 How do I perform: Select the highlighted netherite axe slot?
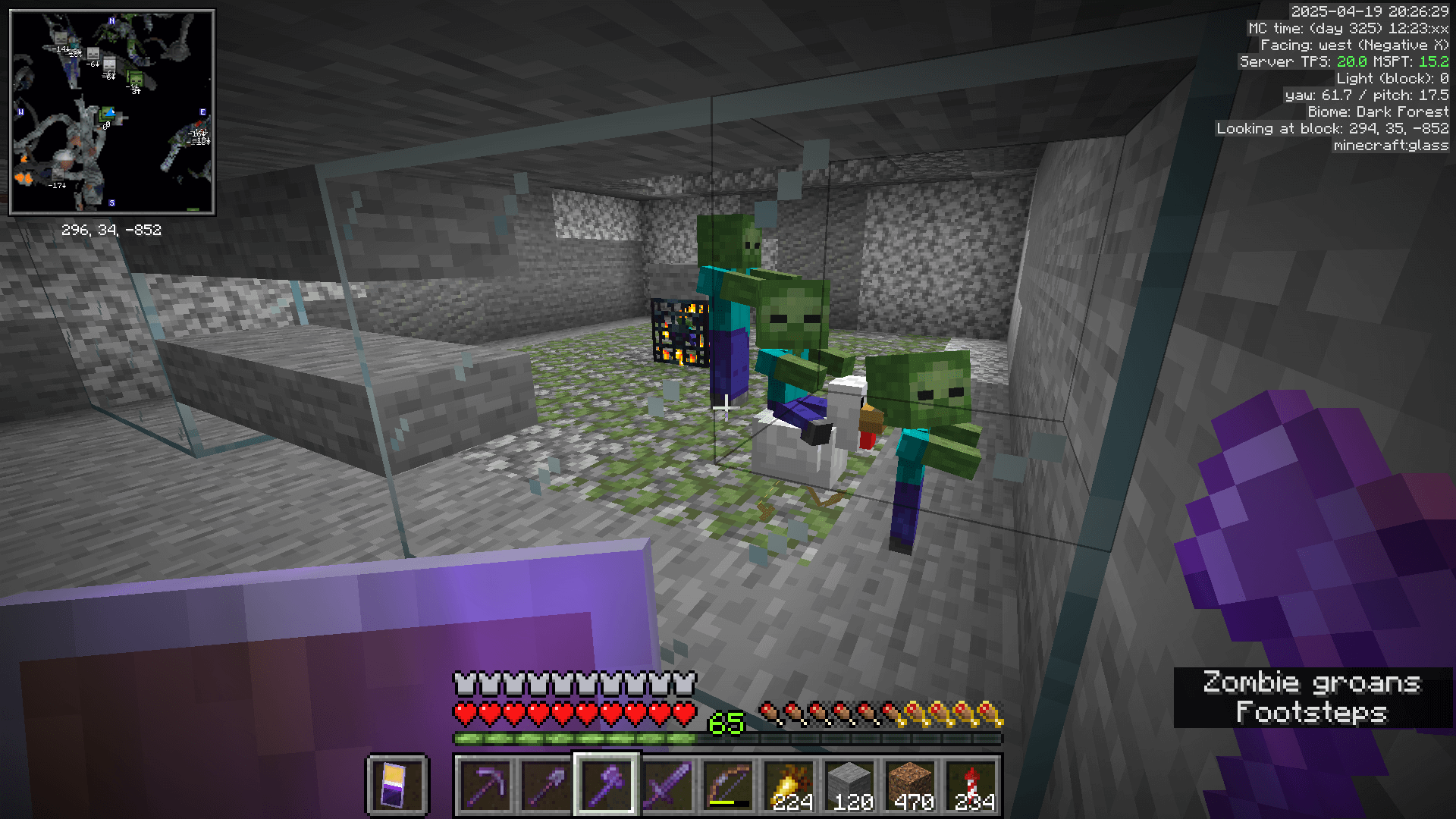click(607, 785)
